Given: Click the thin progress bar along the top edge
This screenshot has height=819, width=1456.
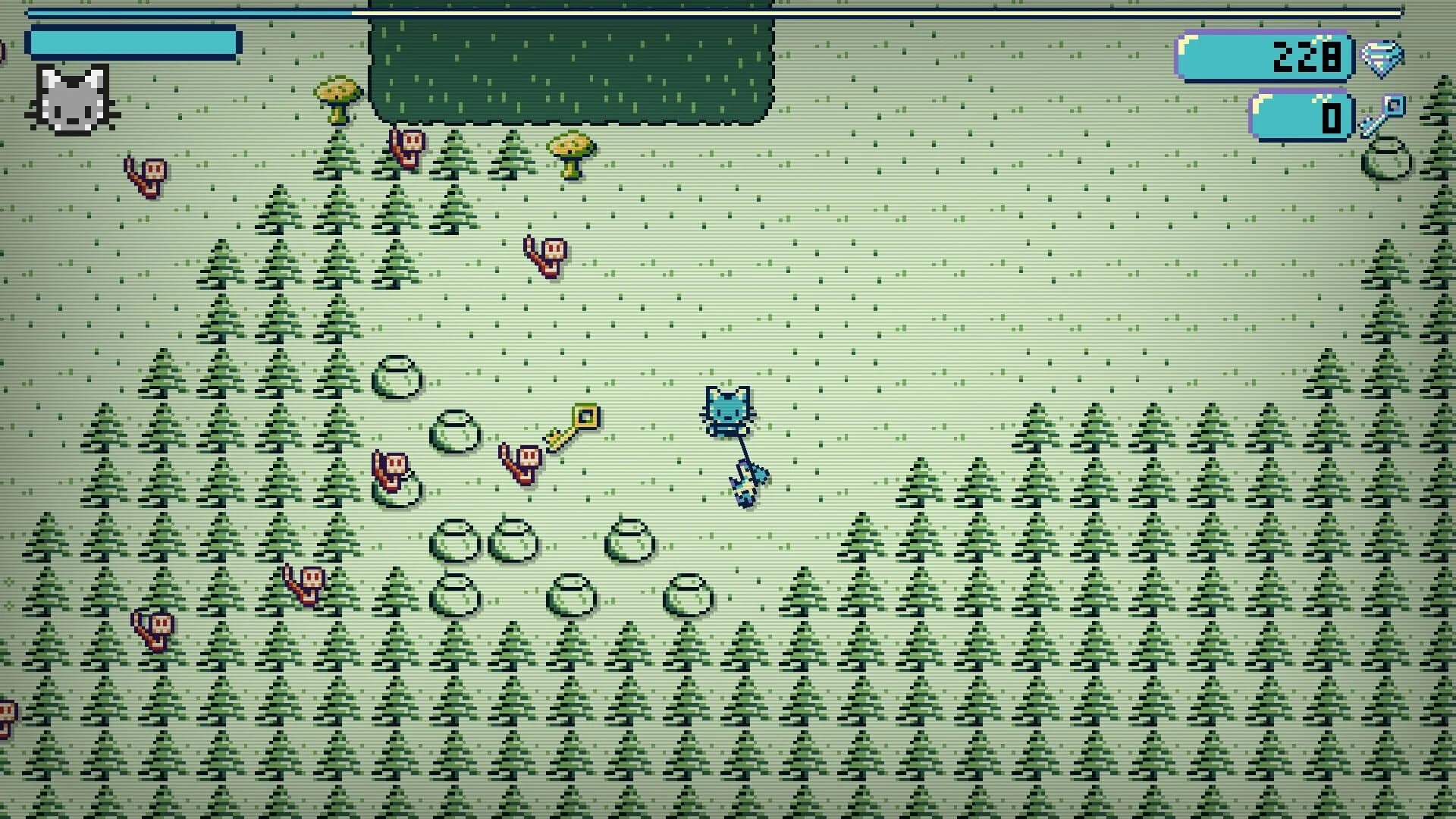Looking at the screenshot, I should (728, 11).
